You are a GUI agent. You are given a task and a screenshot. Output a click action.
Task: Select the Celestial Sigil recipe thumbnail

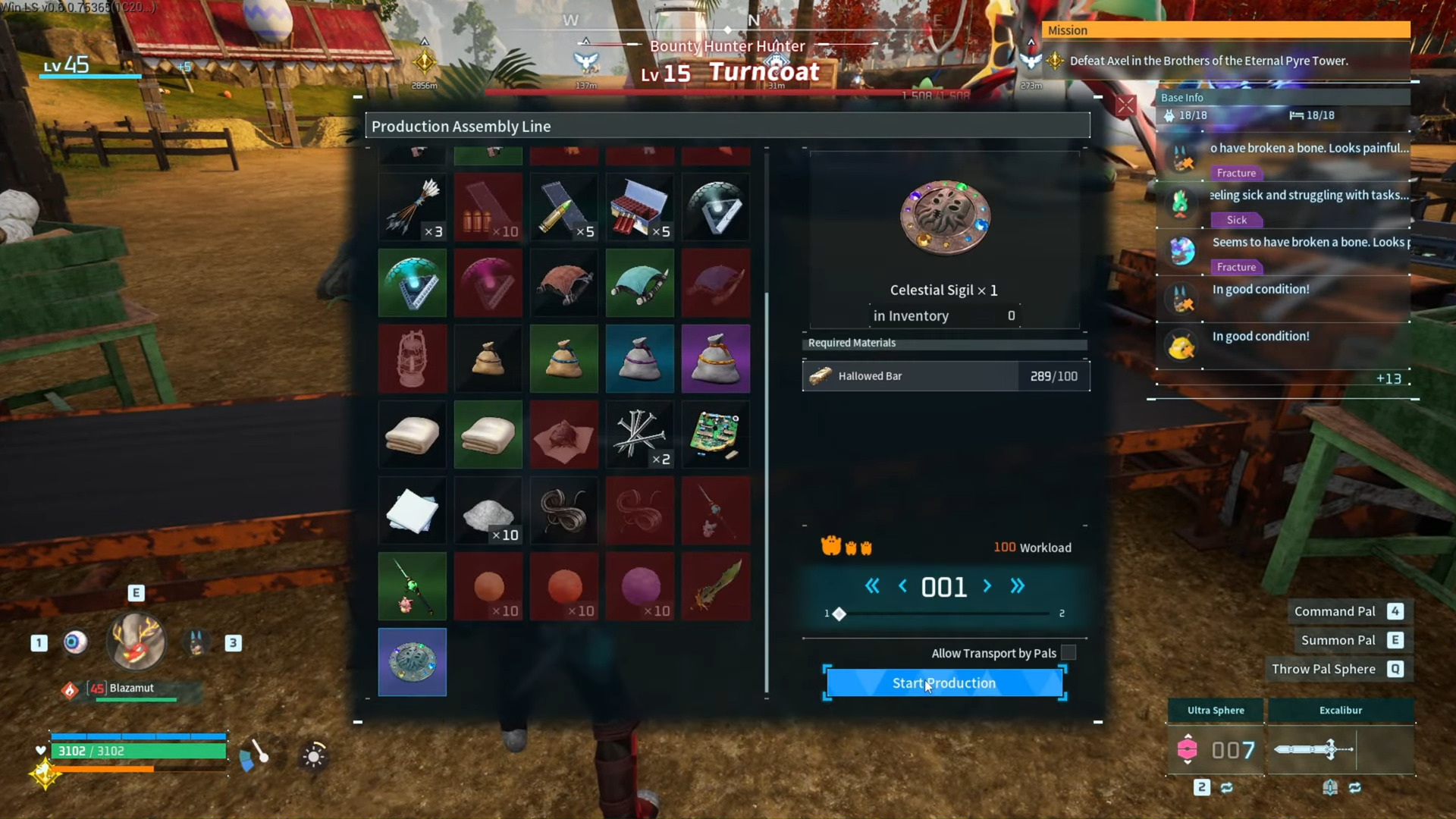(412, 662)
